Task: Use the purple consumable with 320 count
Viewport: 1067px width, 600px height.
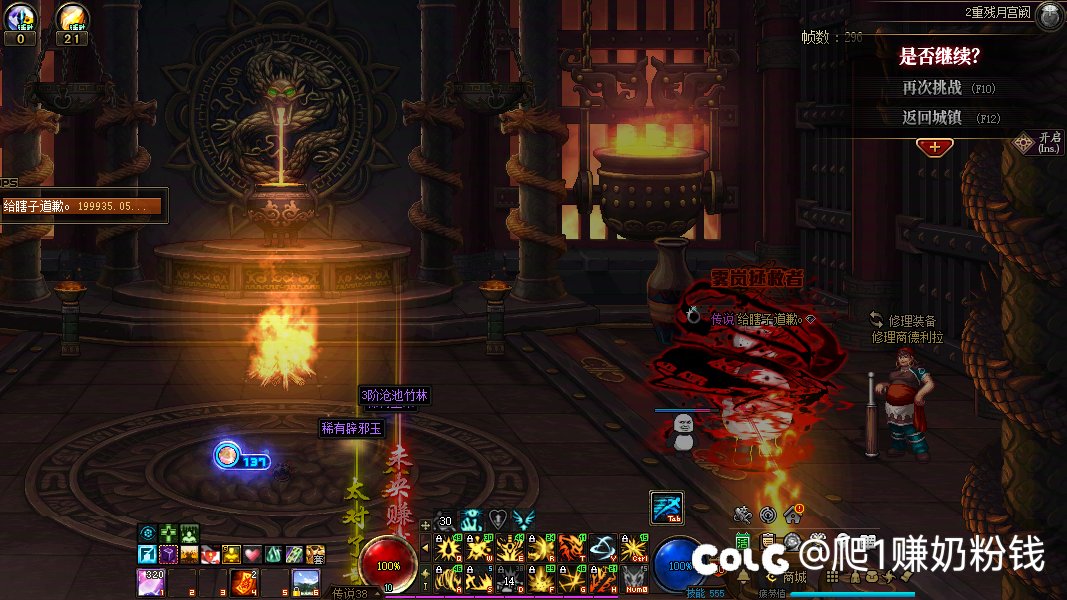Action: click(150, 581)
